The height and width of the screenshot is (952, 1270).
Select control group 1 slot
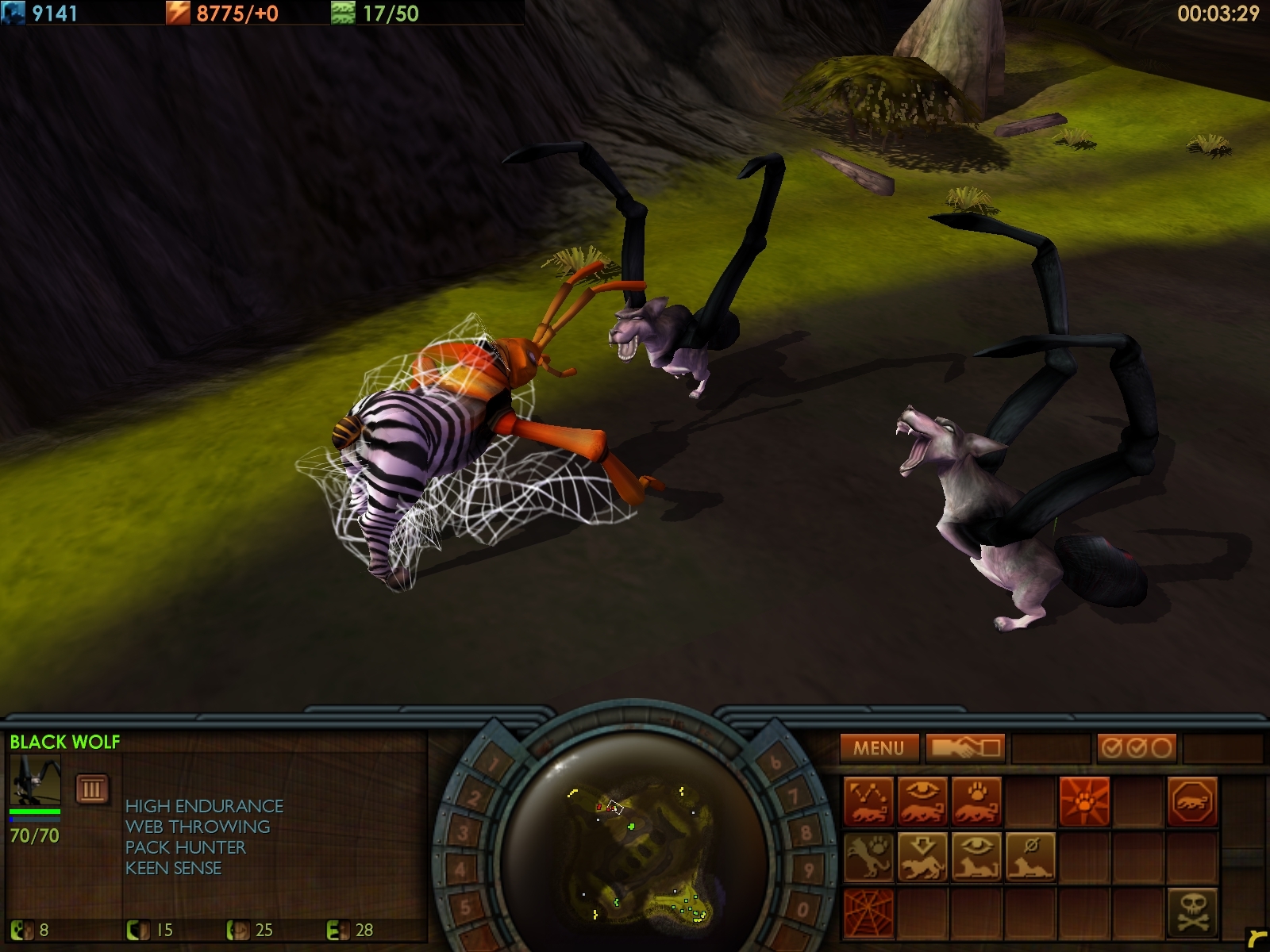(x=494, y=765)
